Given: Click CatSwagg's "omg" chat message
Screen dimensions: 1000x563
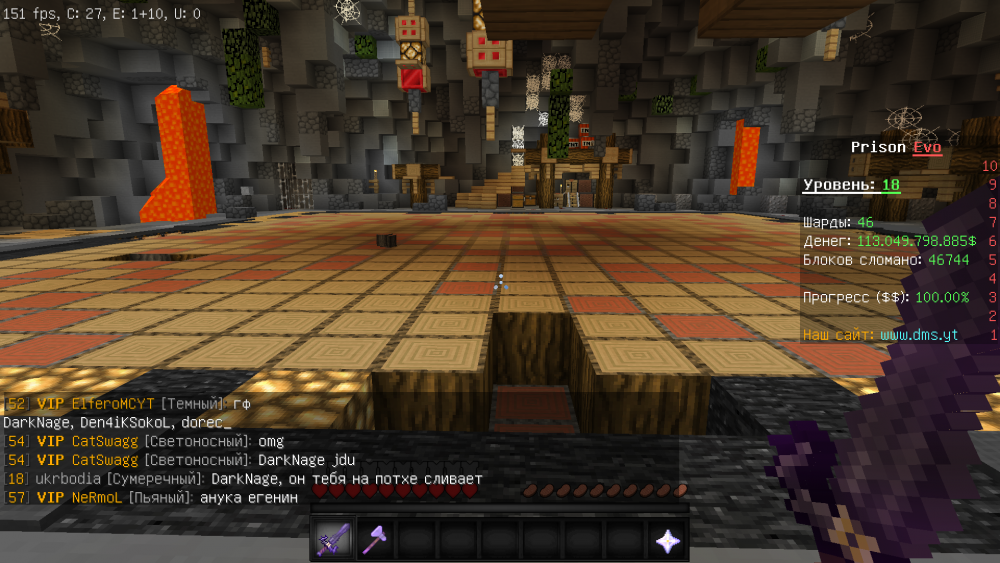Looking at the screenshot, I should click(271, 441).
